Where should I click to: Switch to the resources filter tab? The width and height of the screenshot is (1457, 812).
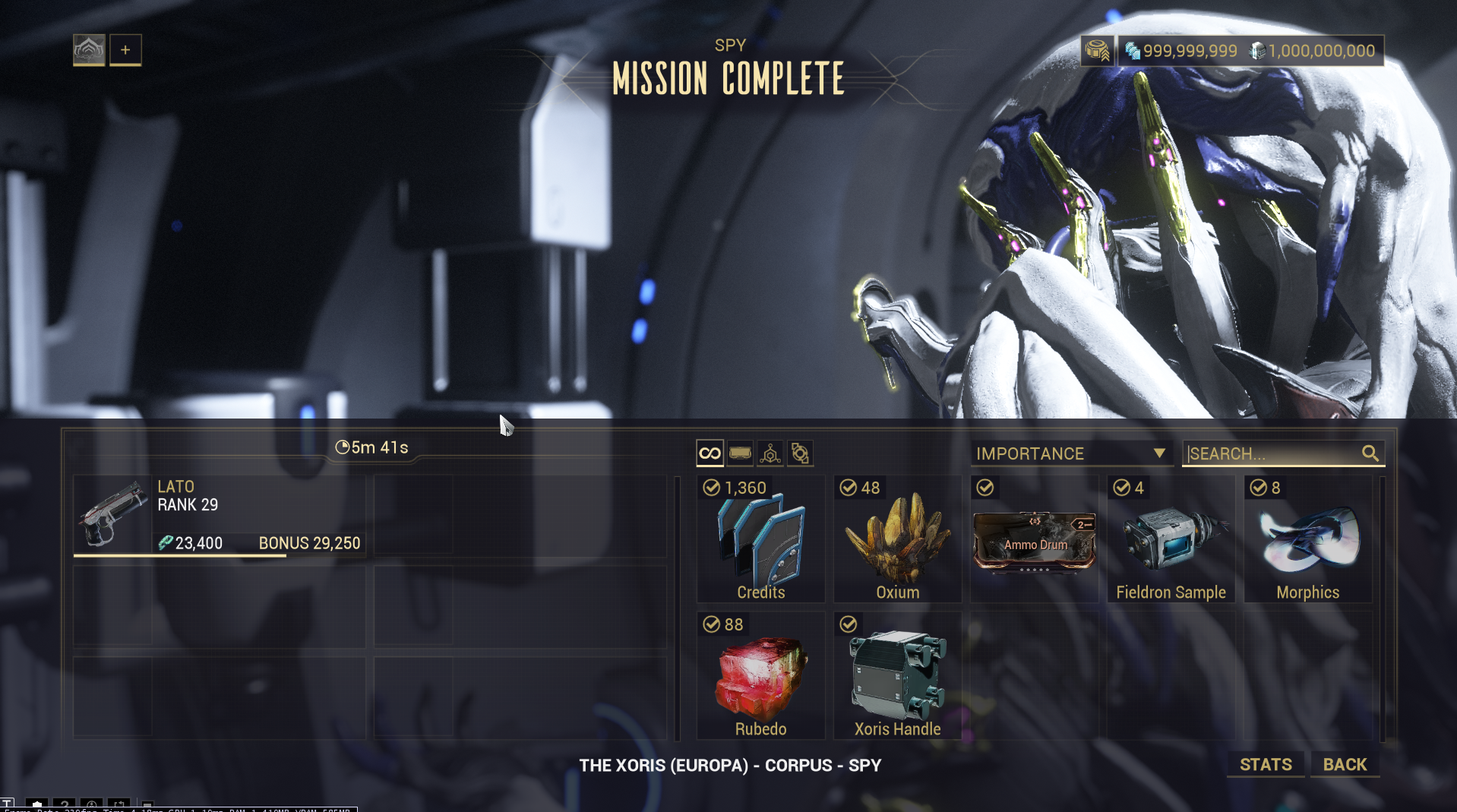(770, 453)
